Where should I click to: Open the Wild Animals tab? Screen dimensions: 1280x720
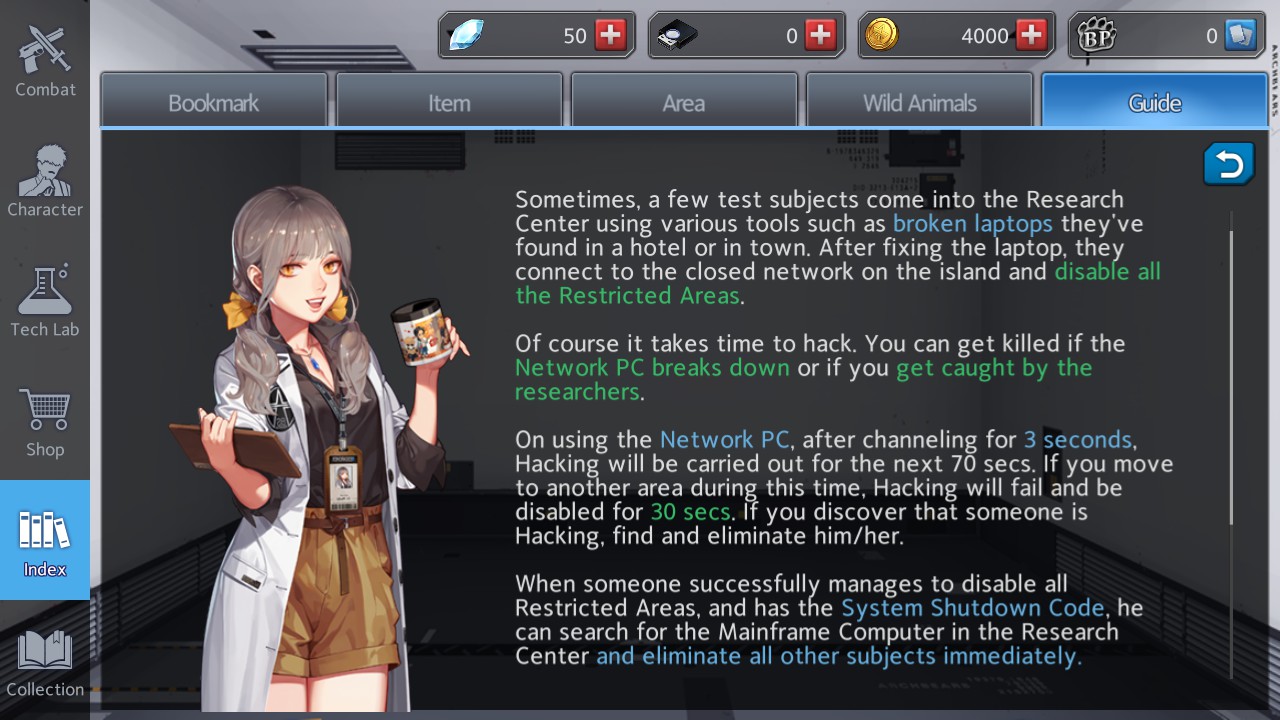pos(919,100)
